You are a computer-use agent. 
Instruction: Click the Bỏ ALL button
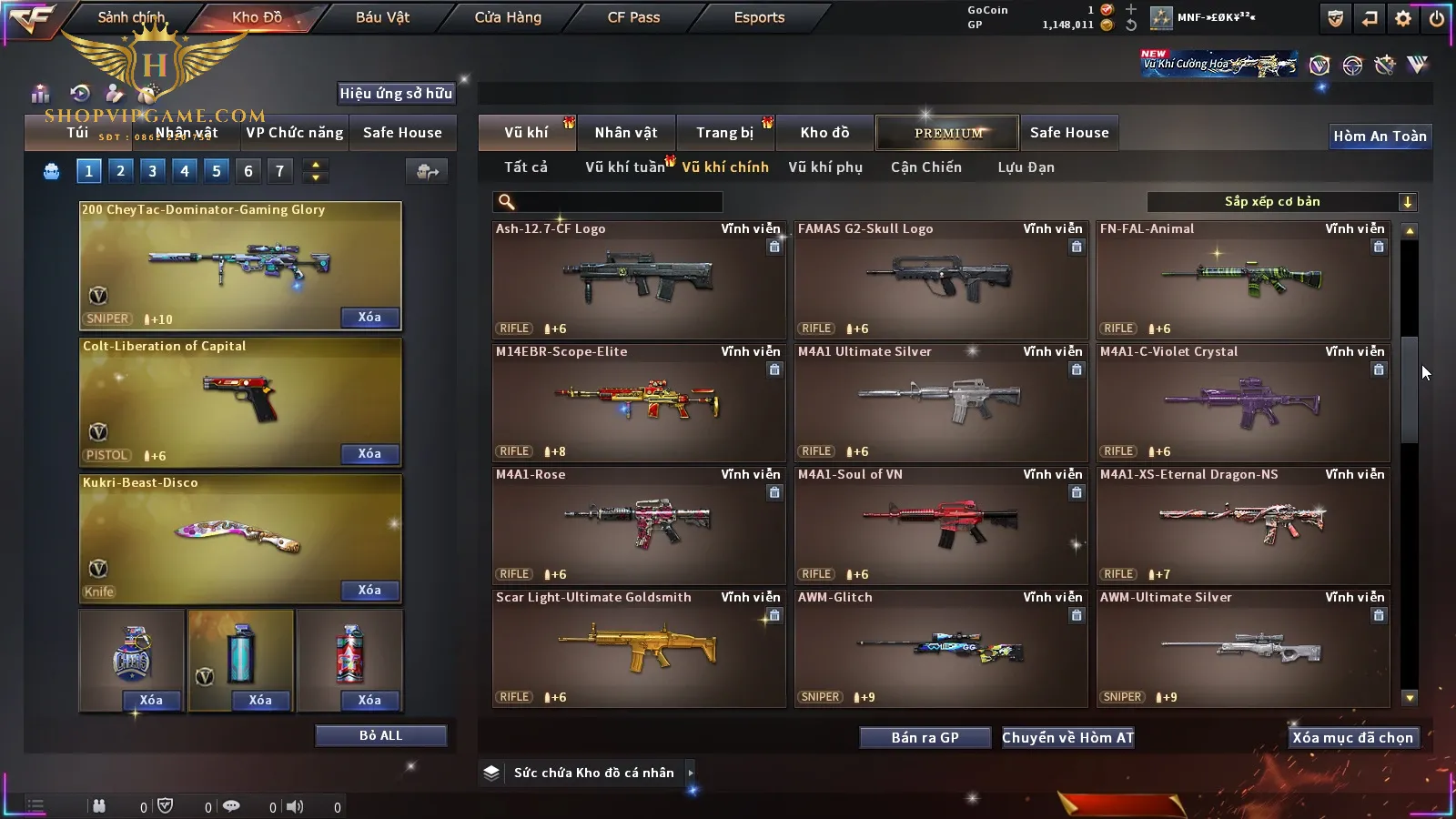[x=380, y=735]
